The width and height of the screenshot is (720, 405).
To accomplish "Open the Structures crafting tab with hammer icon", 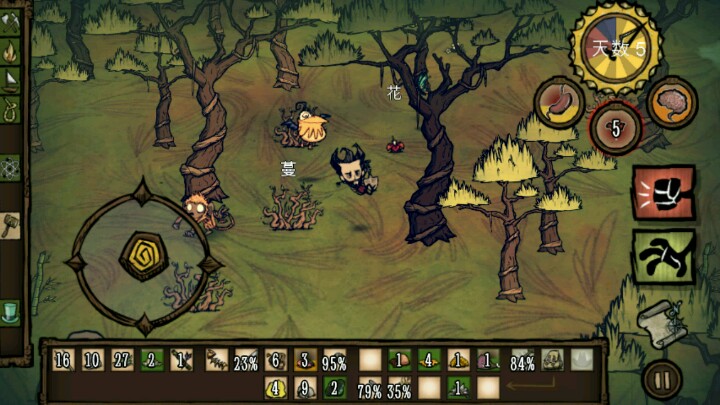I will tap(13, 224).
